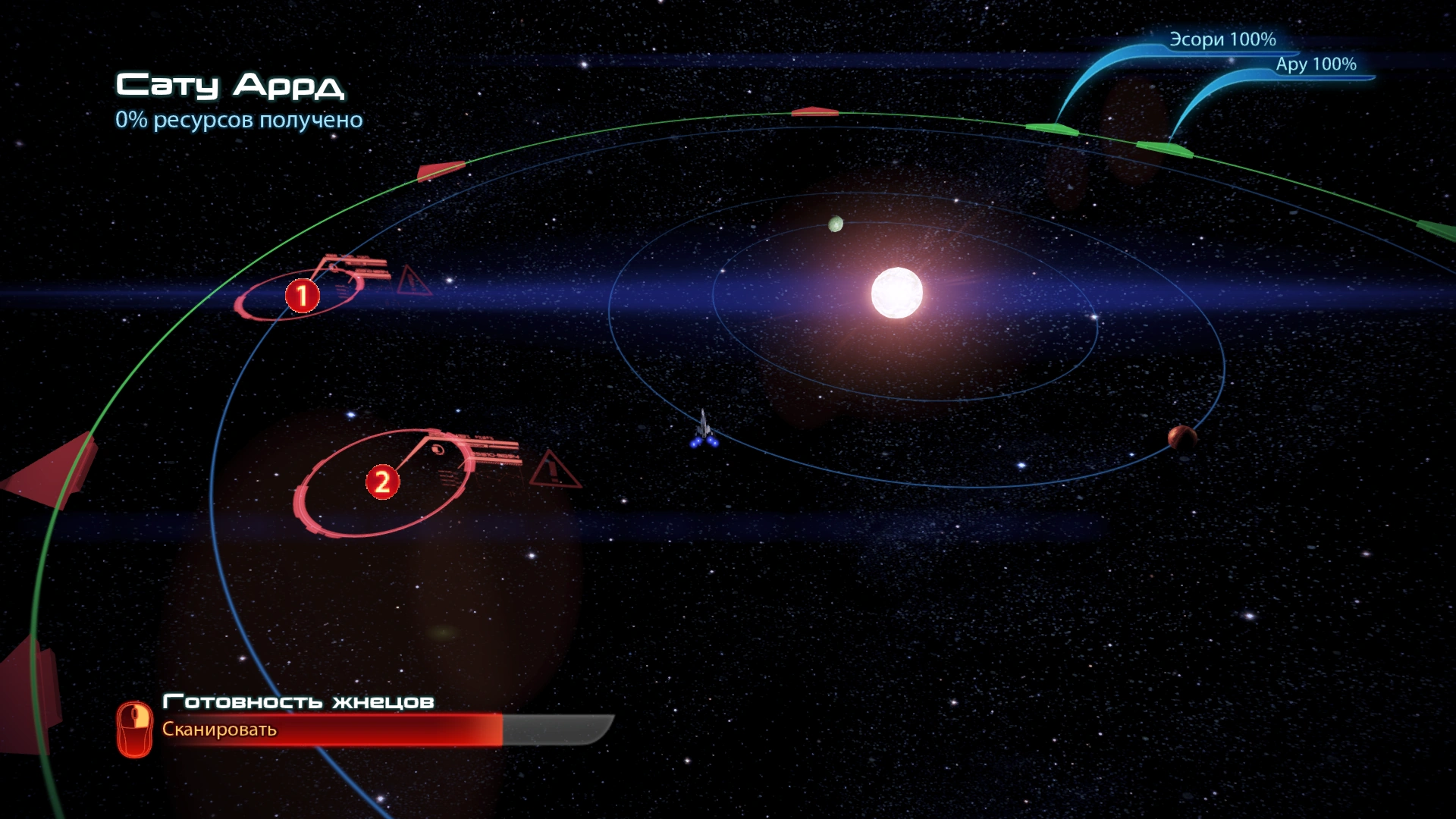Choose the red planet on the outer orbit

(1181, 437)
